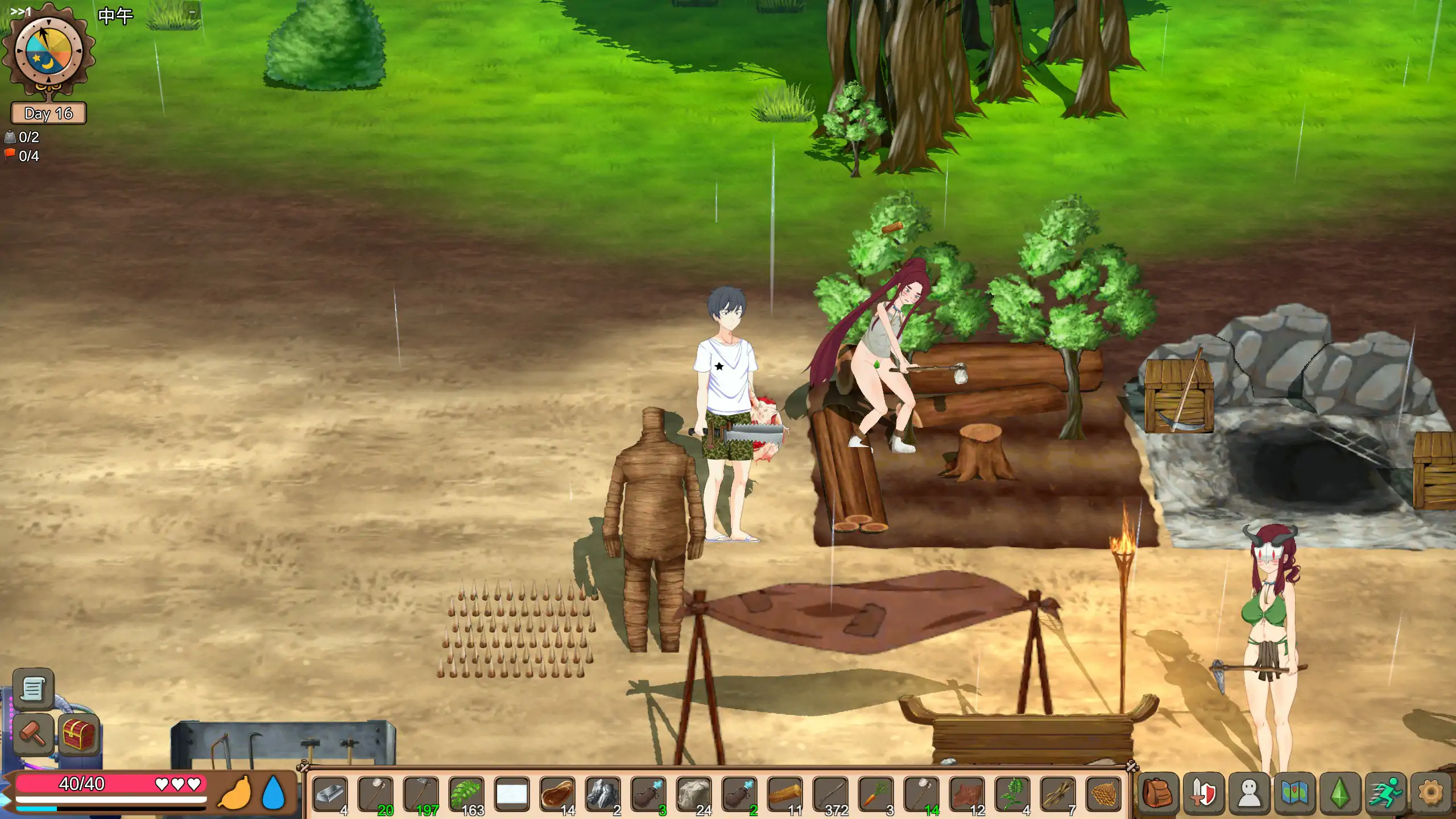Select the raw meat hotbar slot
The width and height of the screenshot is (1456, 819).
pyautogui.click(x=557, y=794)
